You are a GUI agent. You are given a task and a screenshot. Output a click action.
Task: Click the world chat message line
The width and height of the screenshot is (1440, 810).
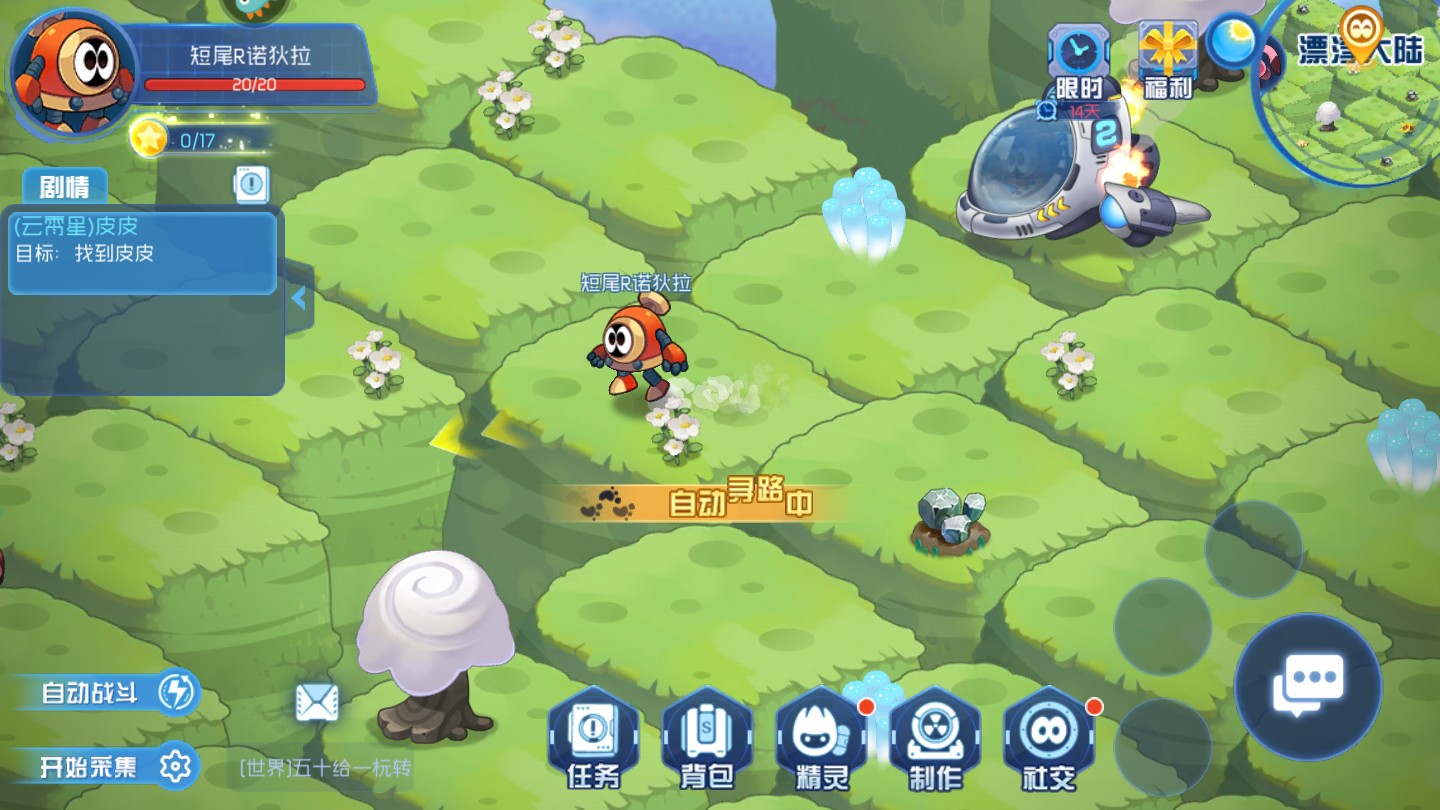[x=326, y=769]
